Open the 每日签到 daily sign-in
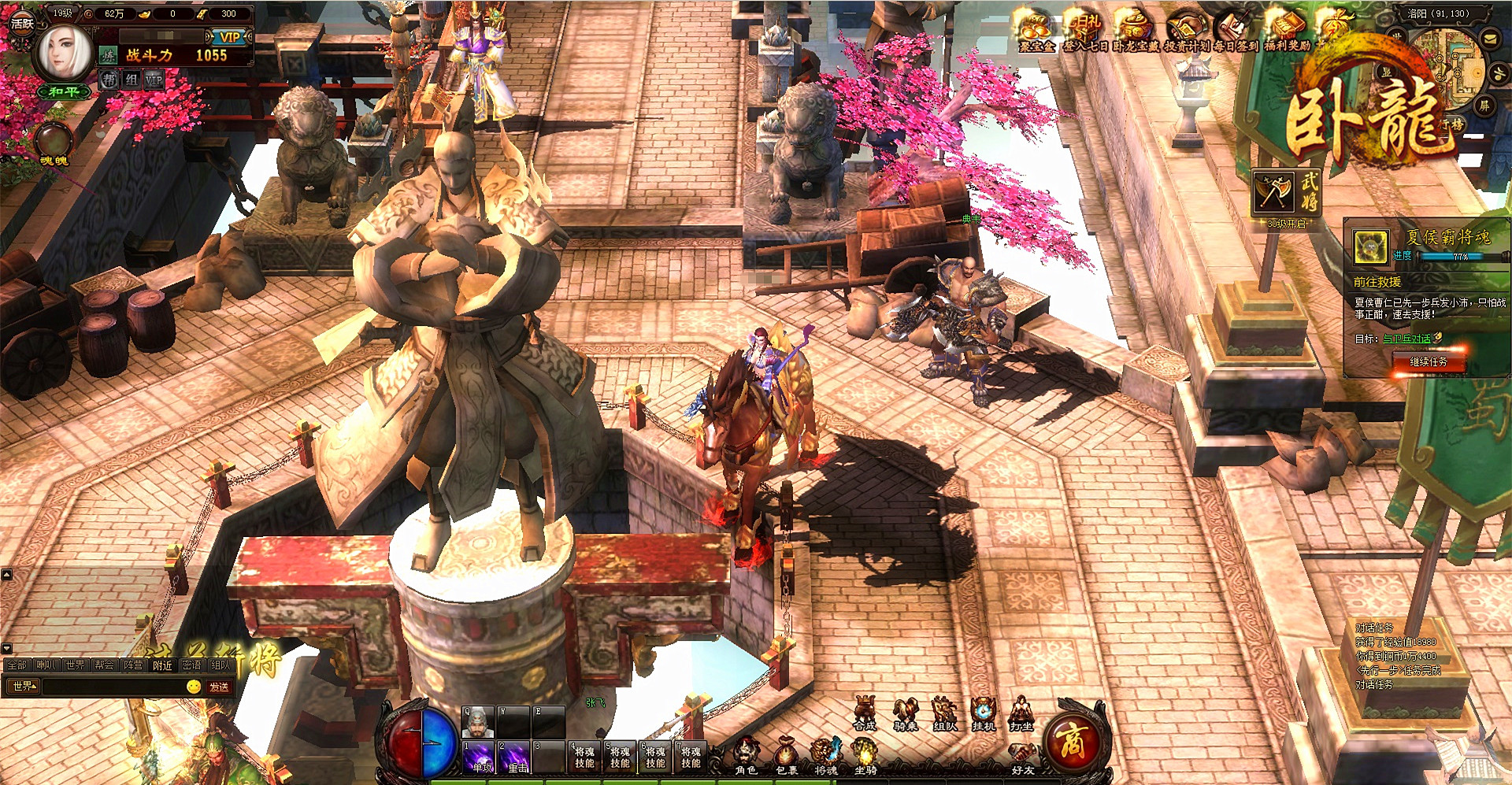This screenshot has height=785, width=1512. coord(1235,32)
